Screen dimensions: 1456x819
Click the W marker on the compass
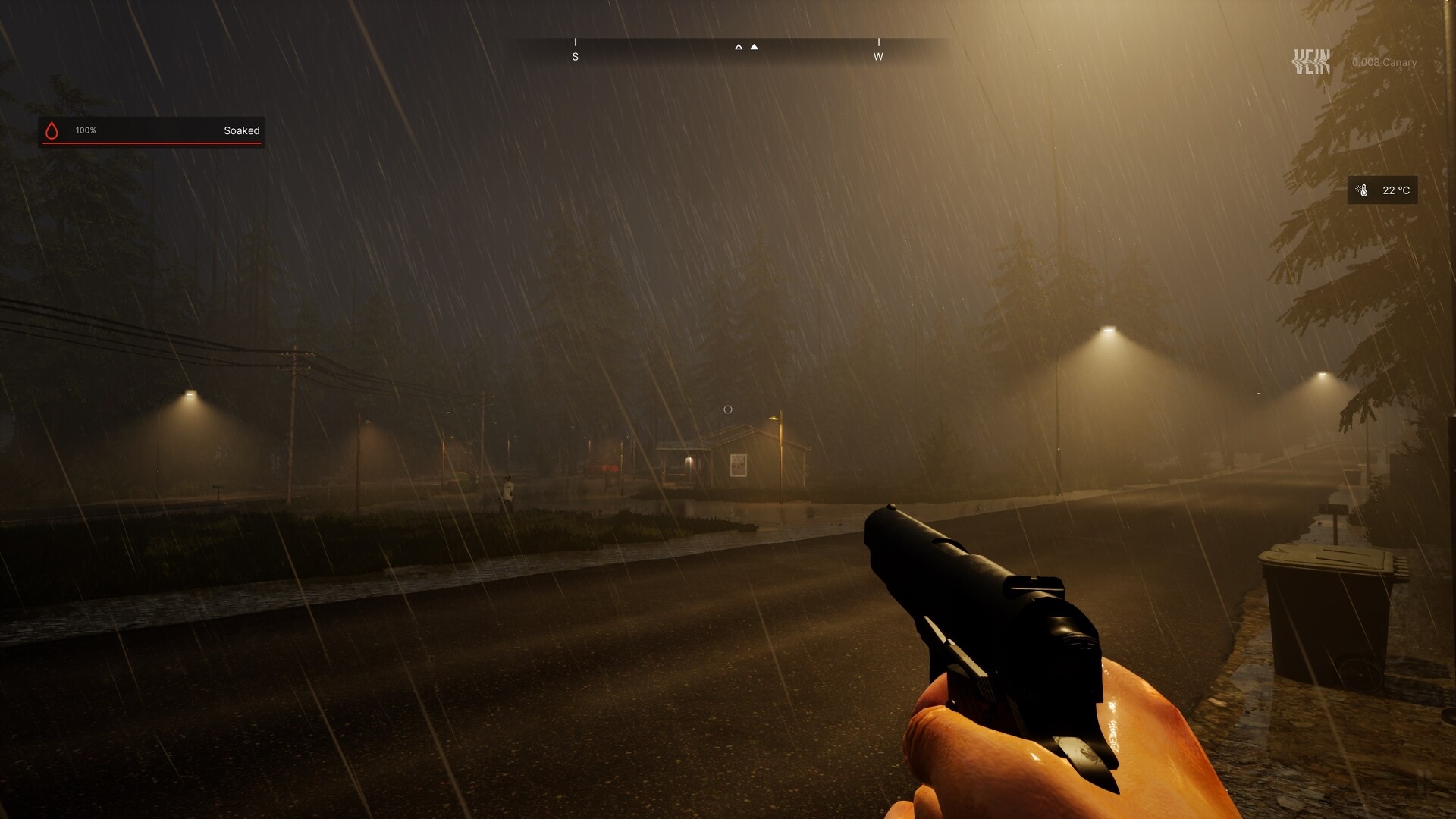[880, 56]
